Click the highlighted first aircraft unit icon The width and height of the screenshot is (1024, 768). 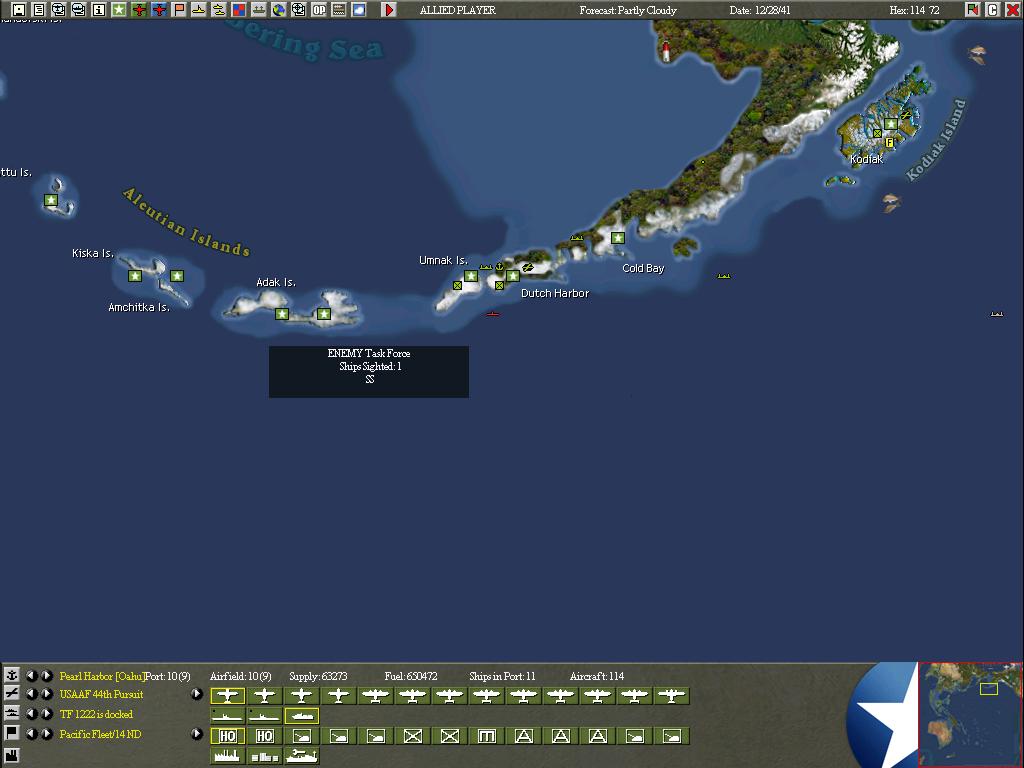pyautogui.click(x=228, y=696)
